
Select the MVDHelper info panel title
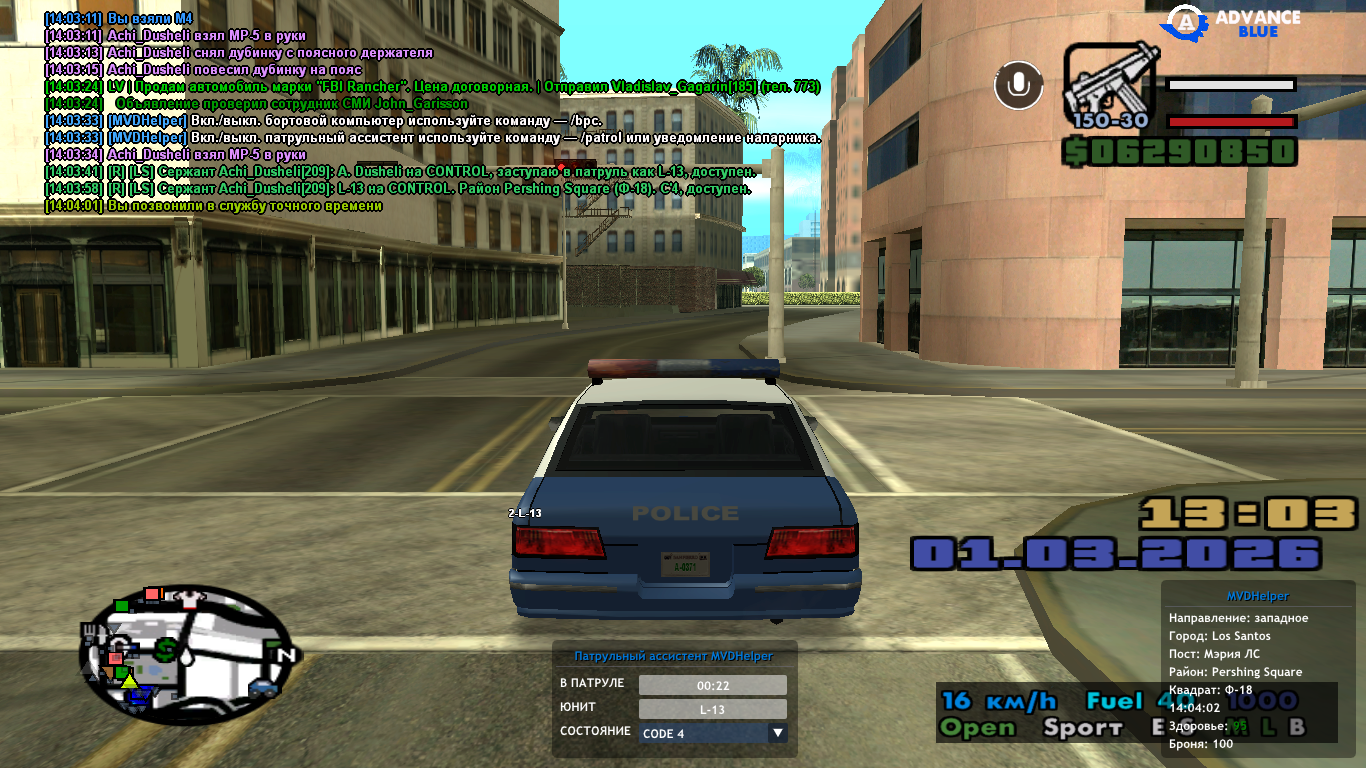[x=1257, y=597]
